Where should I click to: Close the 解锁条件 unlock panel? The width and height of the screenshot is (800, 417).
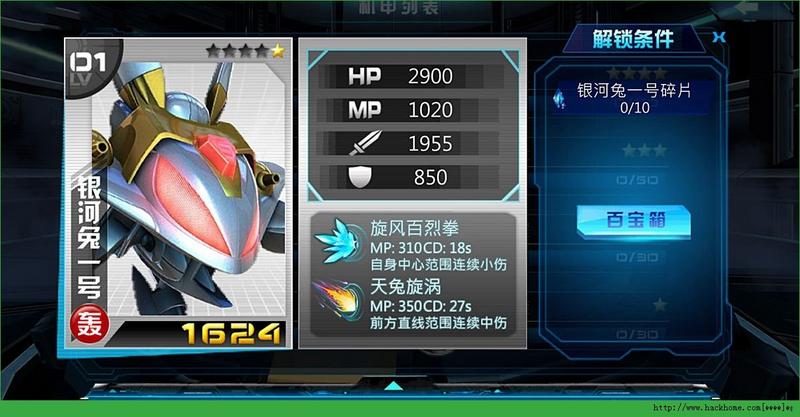(718, 38)
